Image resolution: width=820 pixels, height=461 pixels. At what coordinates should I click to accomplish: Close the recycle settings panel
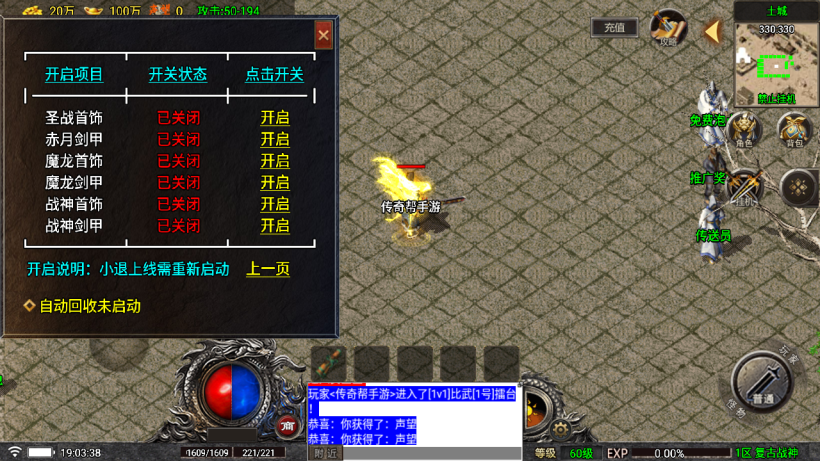click(323, 35)
